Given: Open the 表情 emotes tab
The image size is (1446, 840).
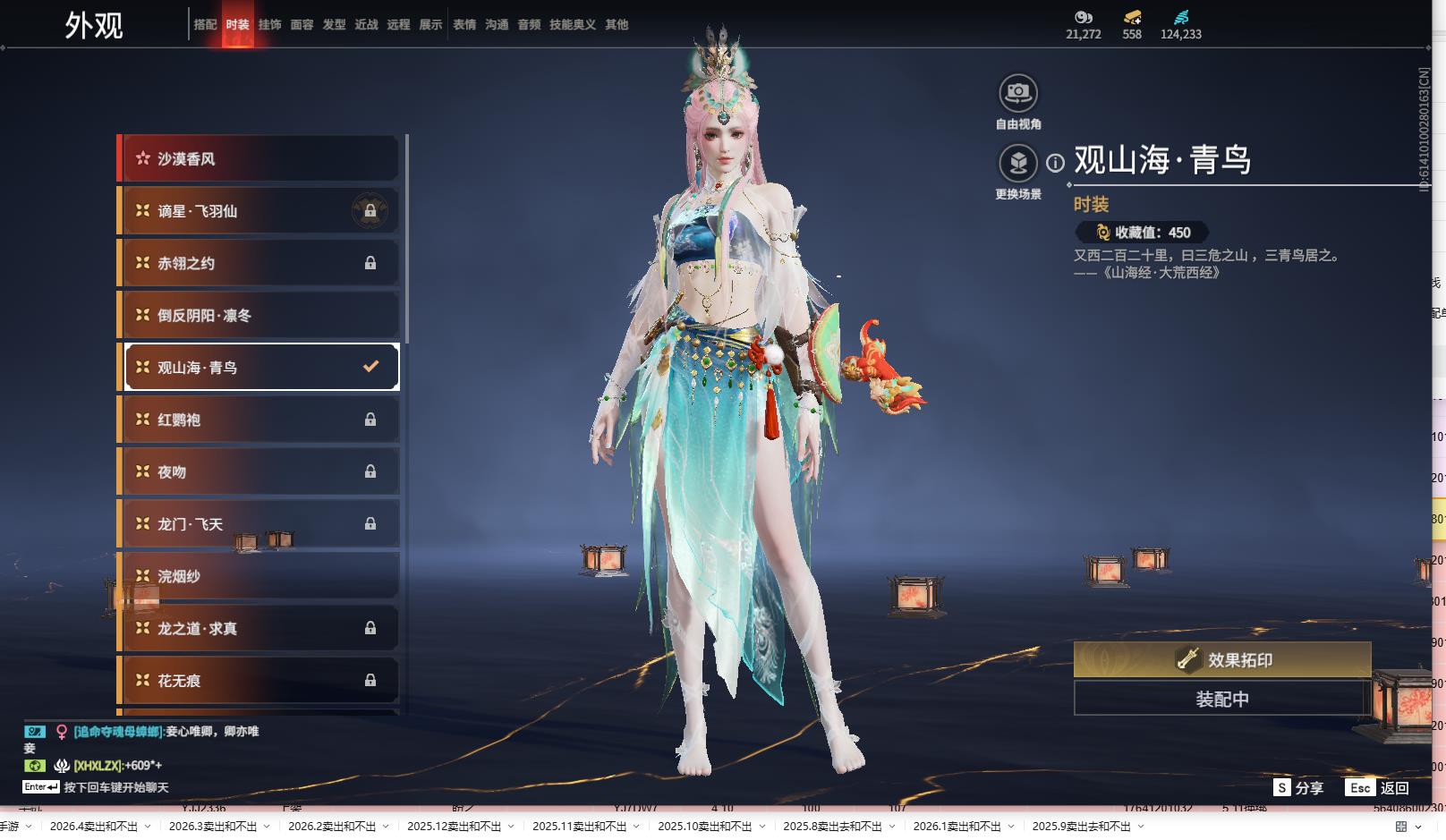Looking at the screenshot, I should [464, 25].
